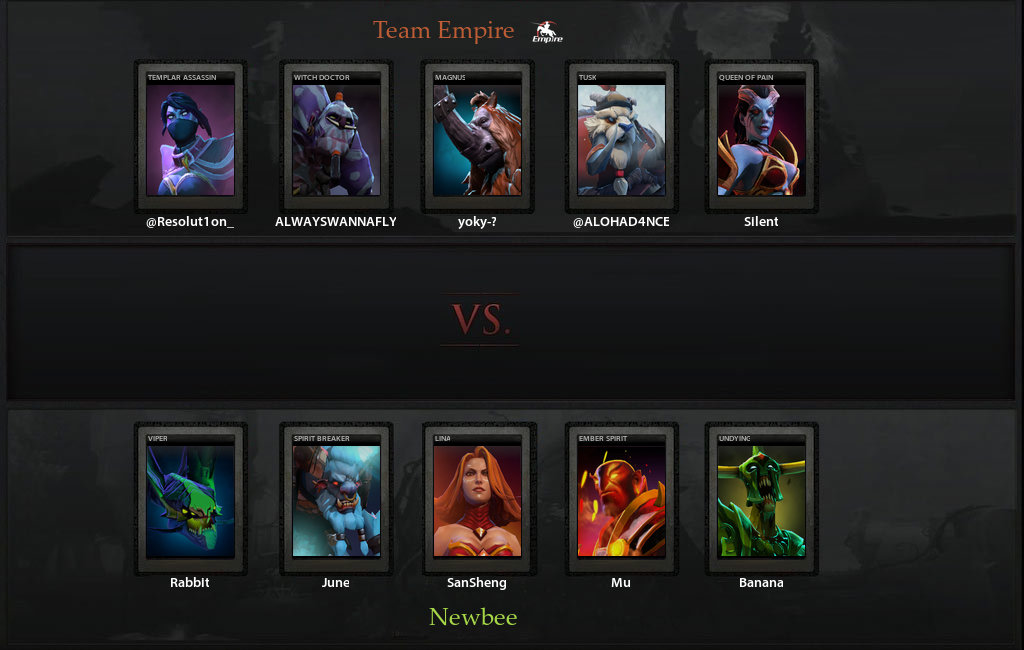
Task: Click the Witch Doctor hero portrait
Action: [x=336, y=136]
